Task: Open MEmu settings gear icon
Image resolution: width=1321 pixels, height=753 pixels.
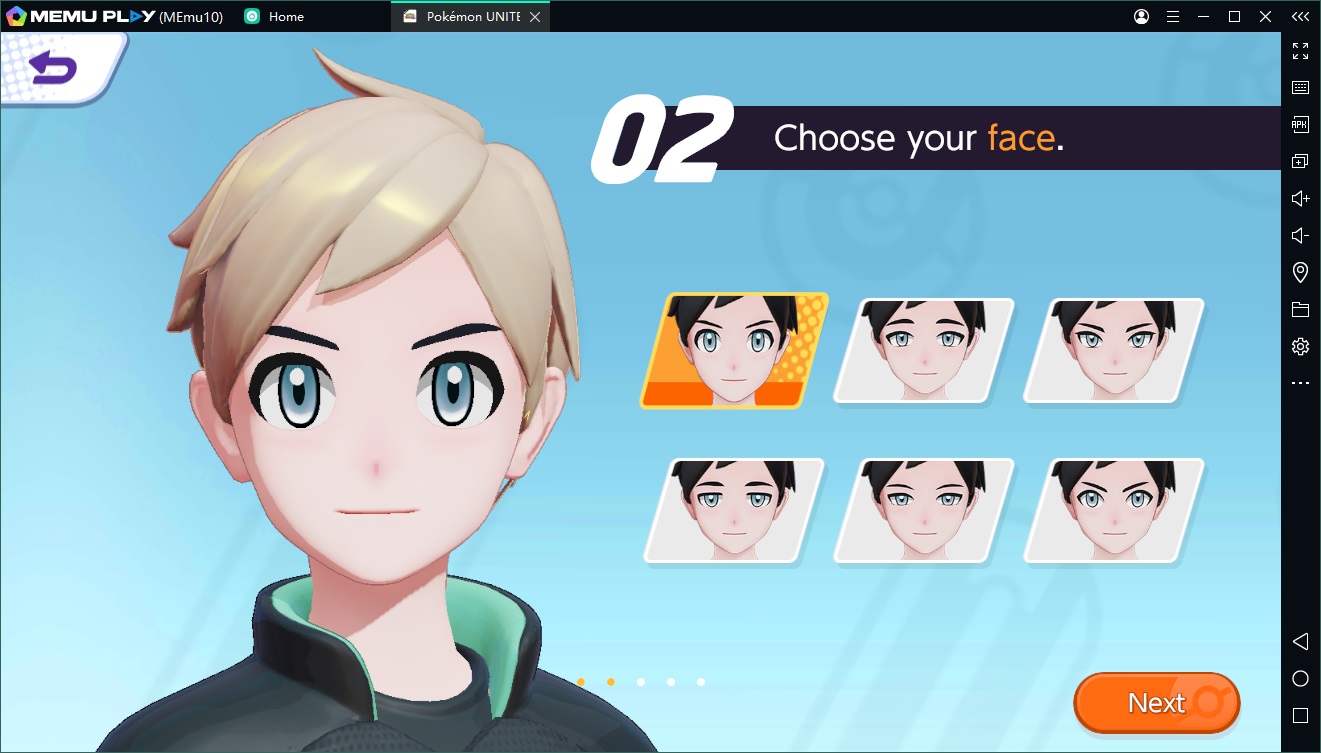Action: [1300, 346]
